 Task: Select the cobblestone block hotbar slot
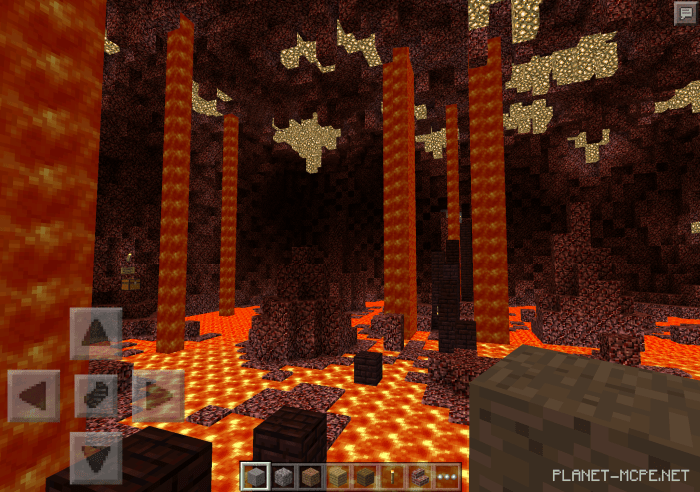pos(282,477)
